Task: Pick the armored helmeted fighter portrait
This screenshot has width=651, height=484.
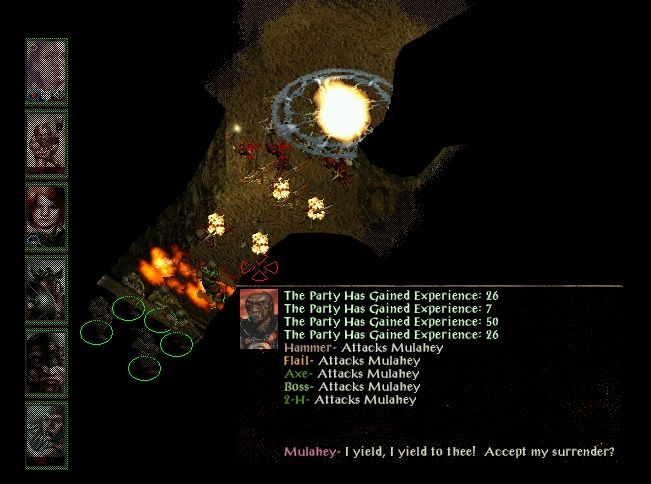Action: (x=46, y=284)
